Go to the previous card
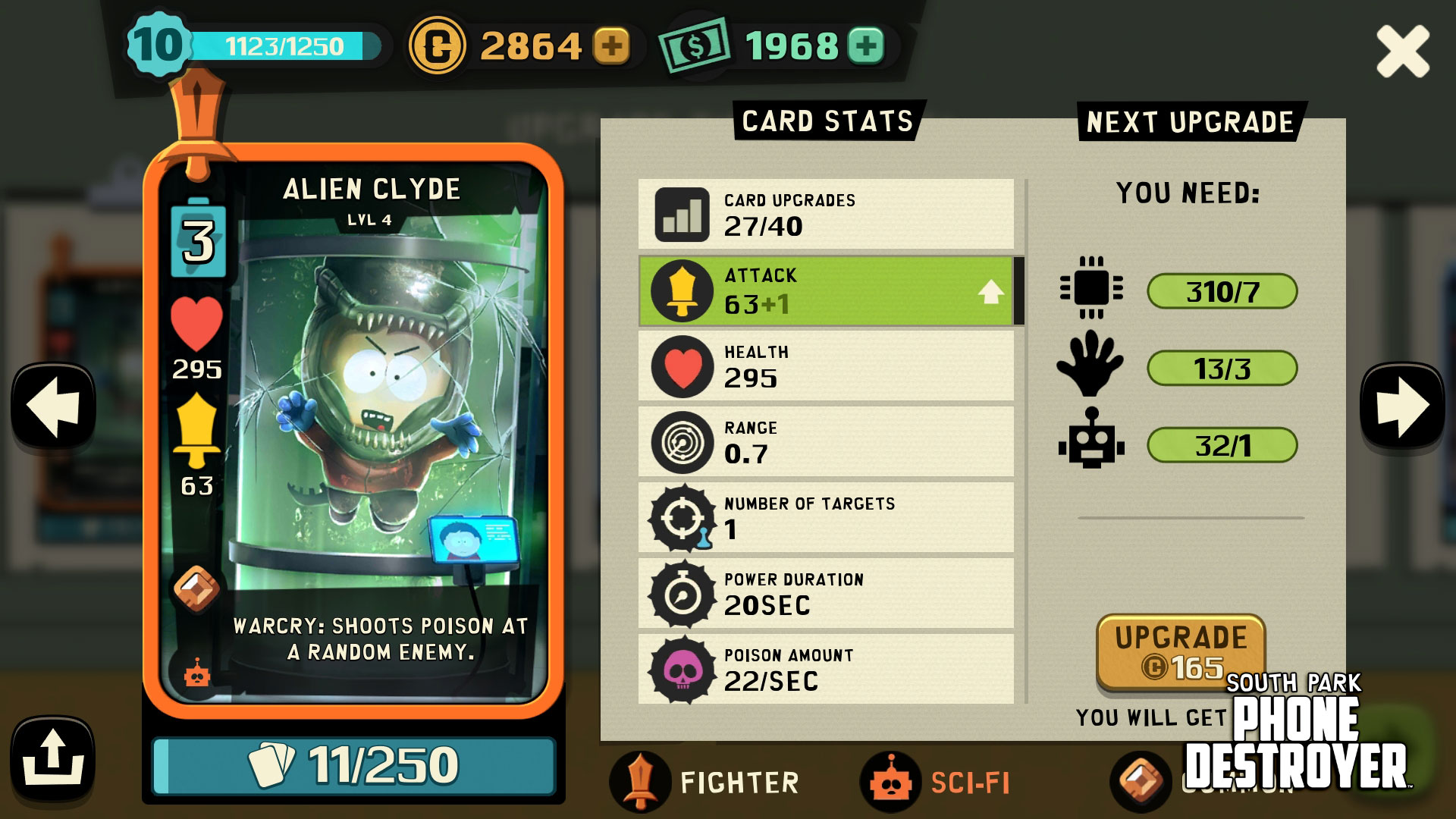 click(53, 407)
